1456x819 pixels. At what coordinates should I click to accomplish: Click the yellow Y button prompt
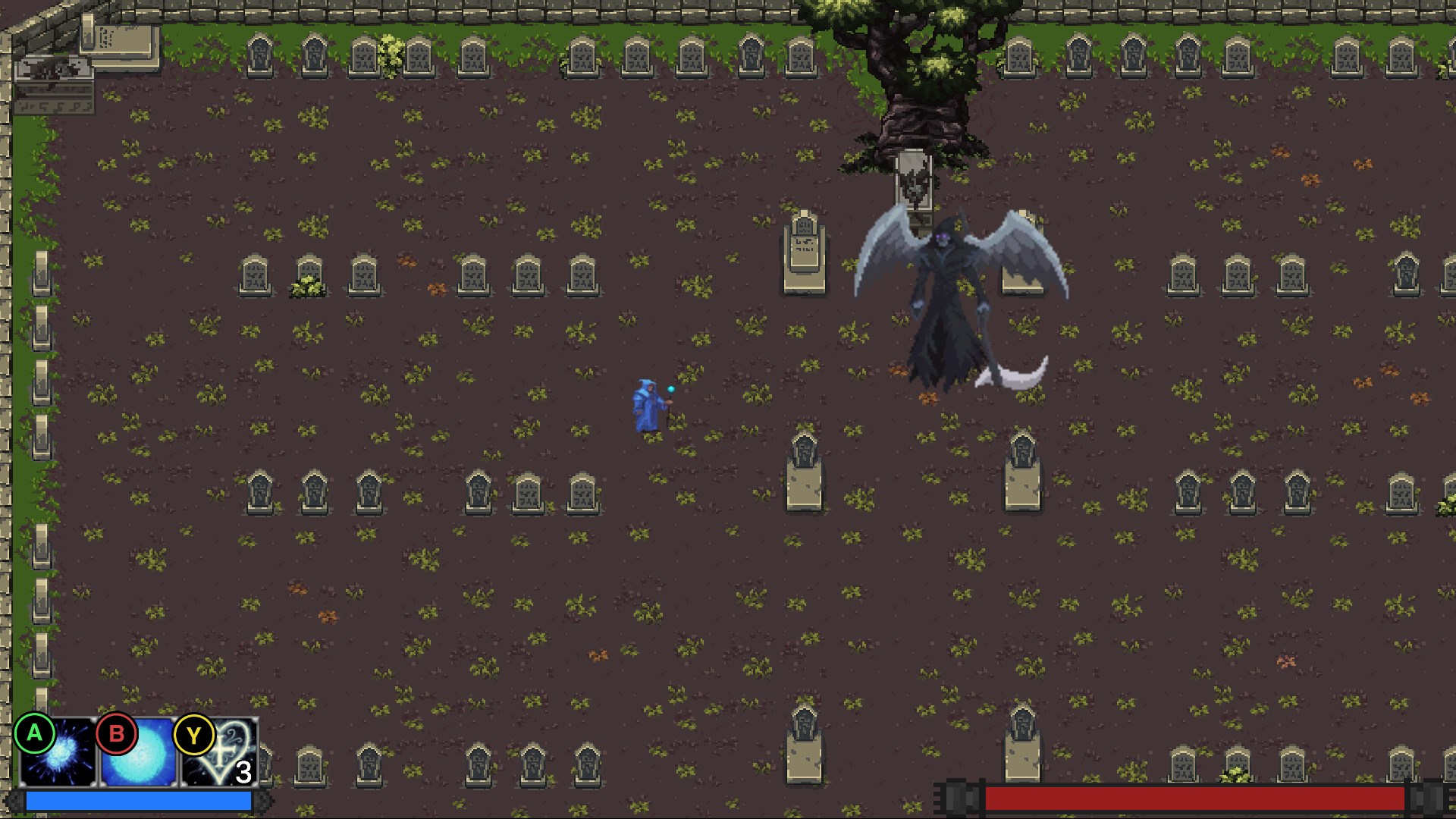196,734
